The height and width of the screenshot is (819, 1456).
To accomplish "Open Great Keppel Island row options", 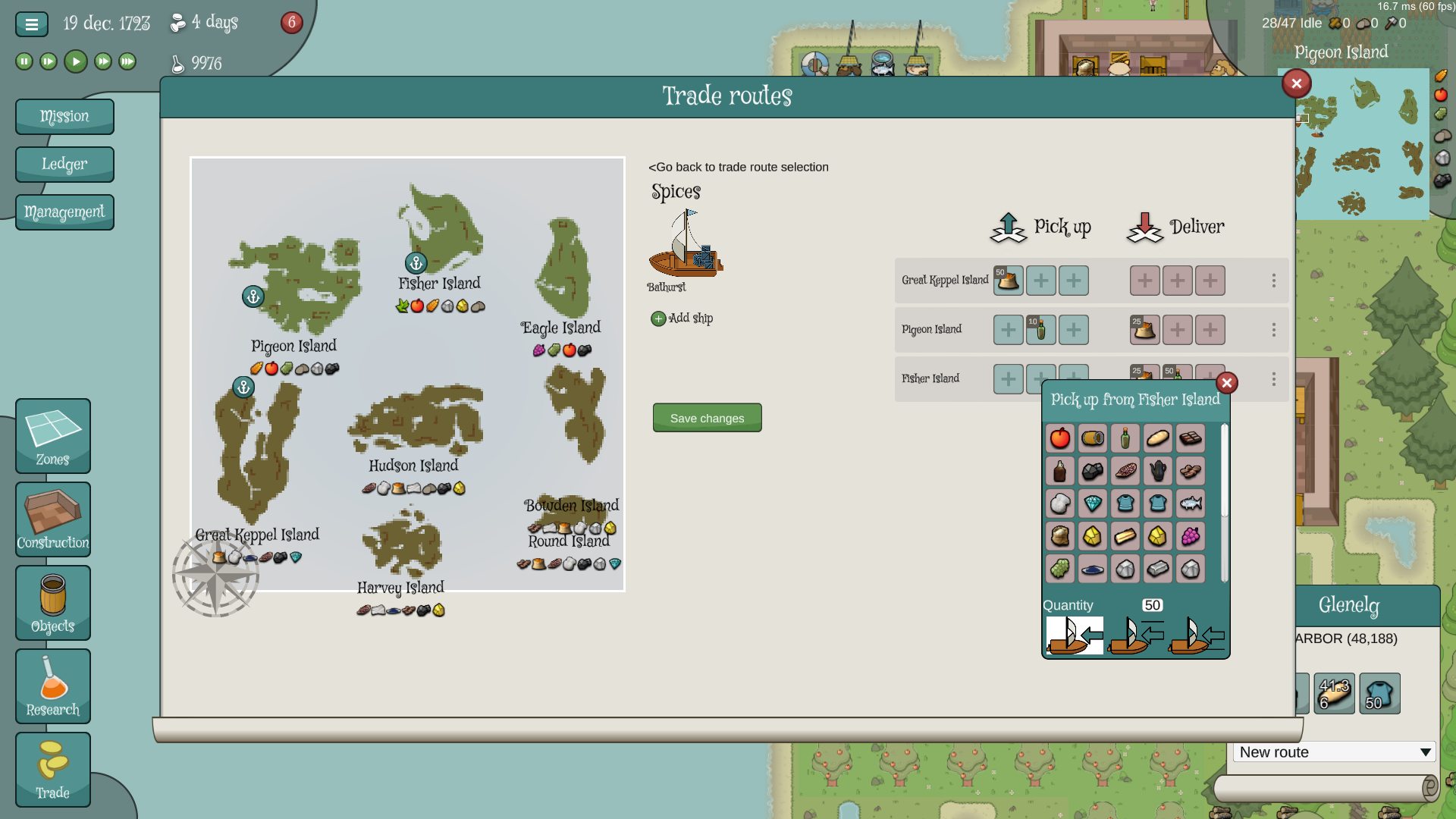I will point(1274,281).
